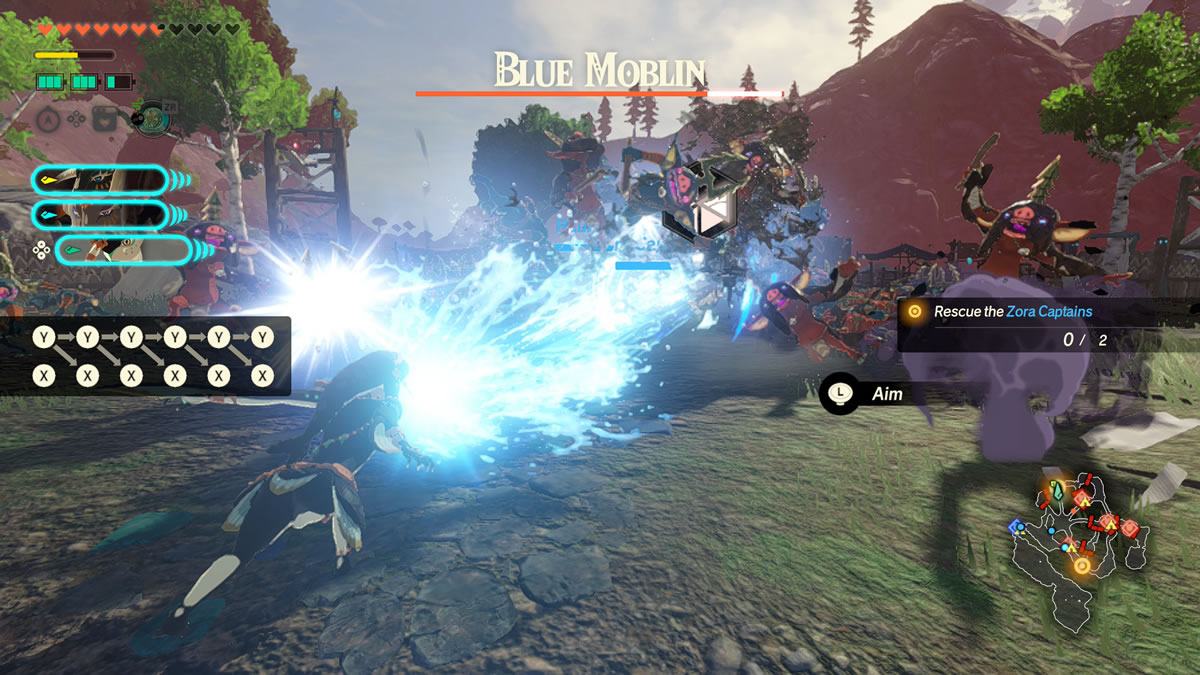Activate the round Sheikah rune icon
The image size is (1200, 675).
click(152, 120)
